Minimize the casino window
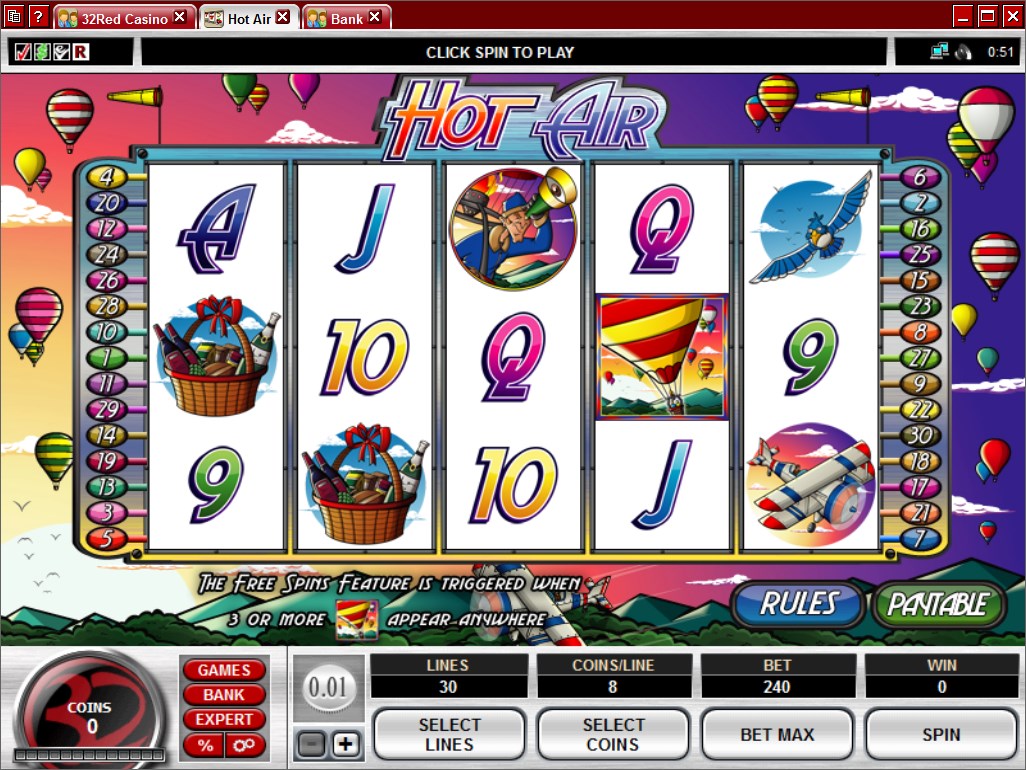1026x770 pixels. 963,16
